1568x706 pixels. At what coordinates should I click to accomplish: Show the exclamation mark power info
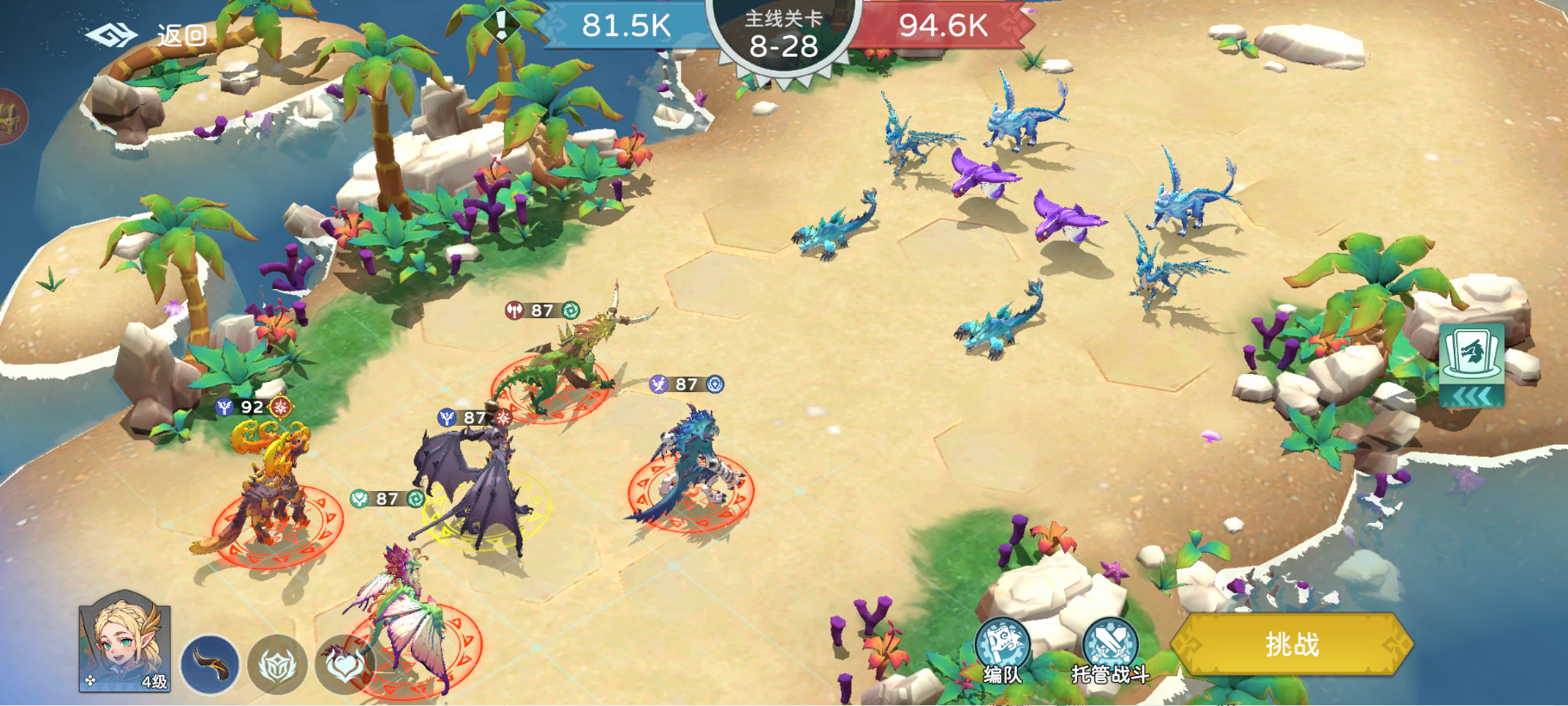(x=501, y=22)
